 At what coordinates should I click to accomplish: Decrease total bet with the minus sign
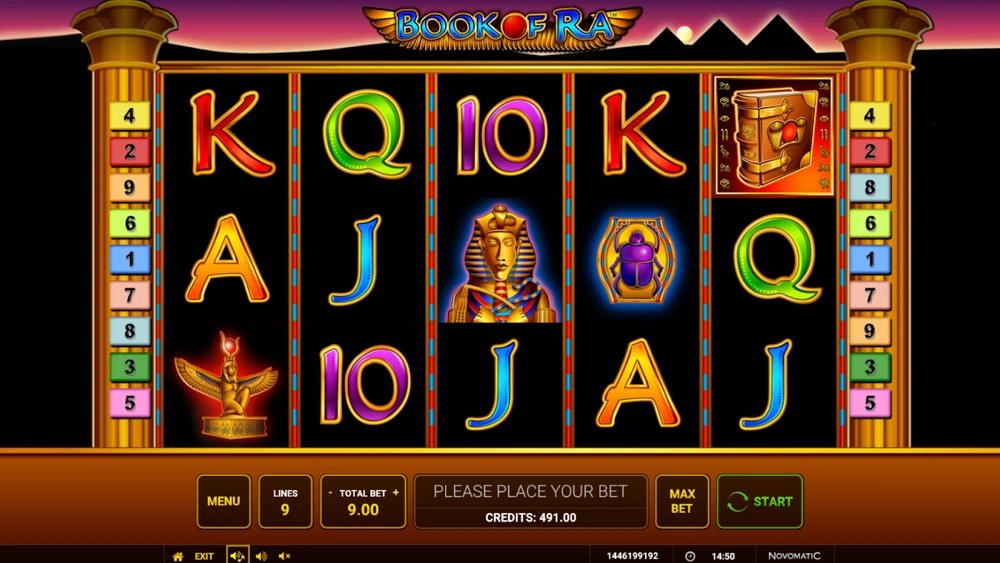[331, 493]
